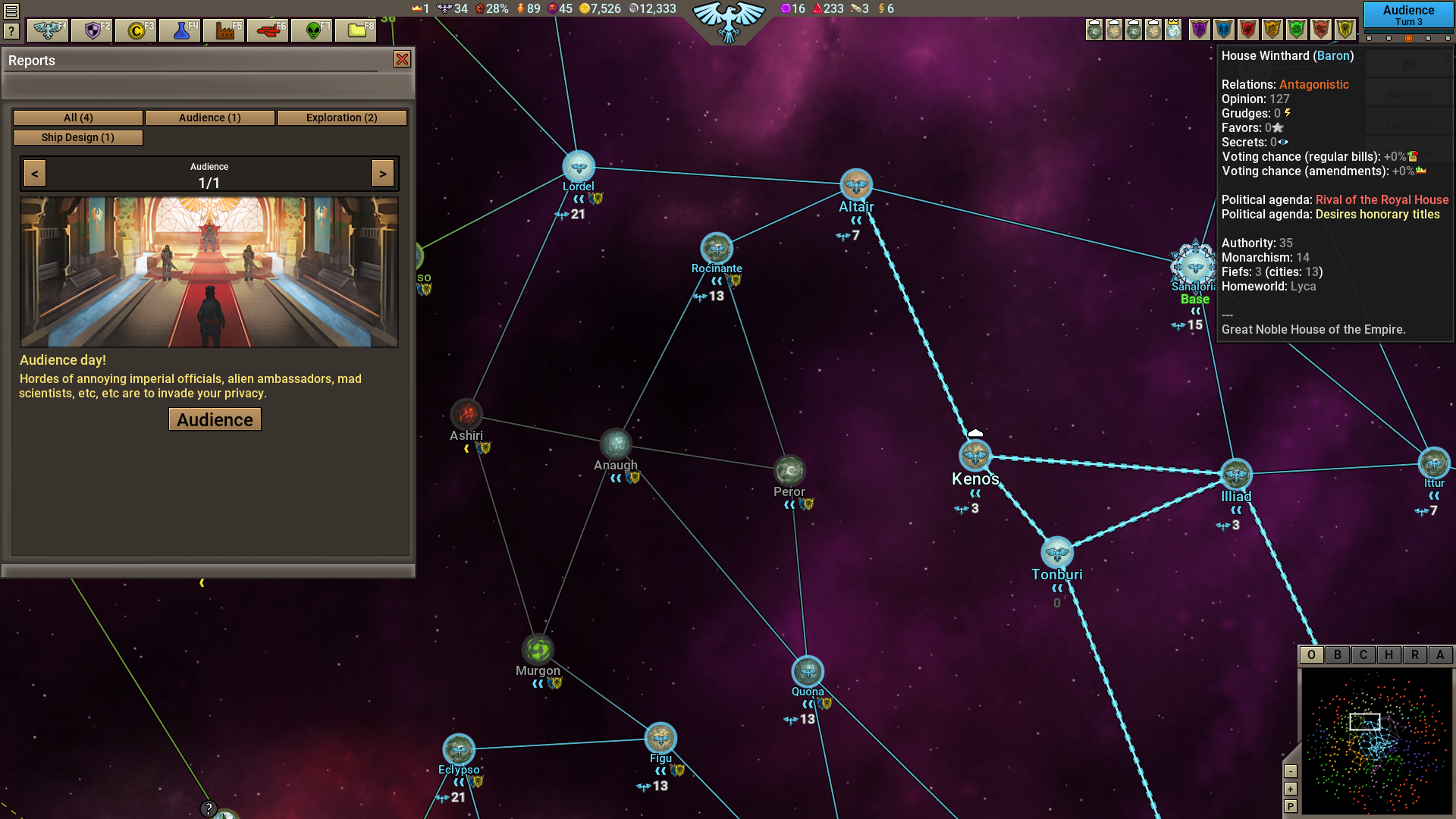Toggle minimap to R display mode

(x=1414, y=654)
